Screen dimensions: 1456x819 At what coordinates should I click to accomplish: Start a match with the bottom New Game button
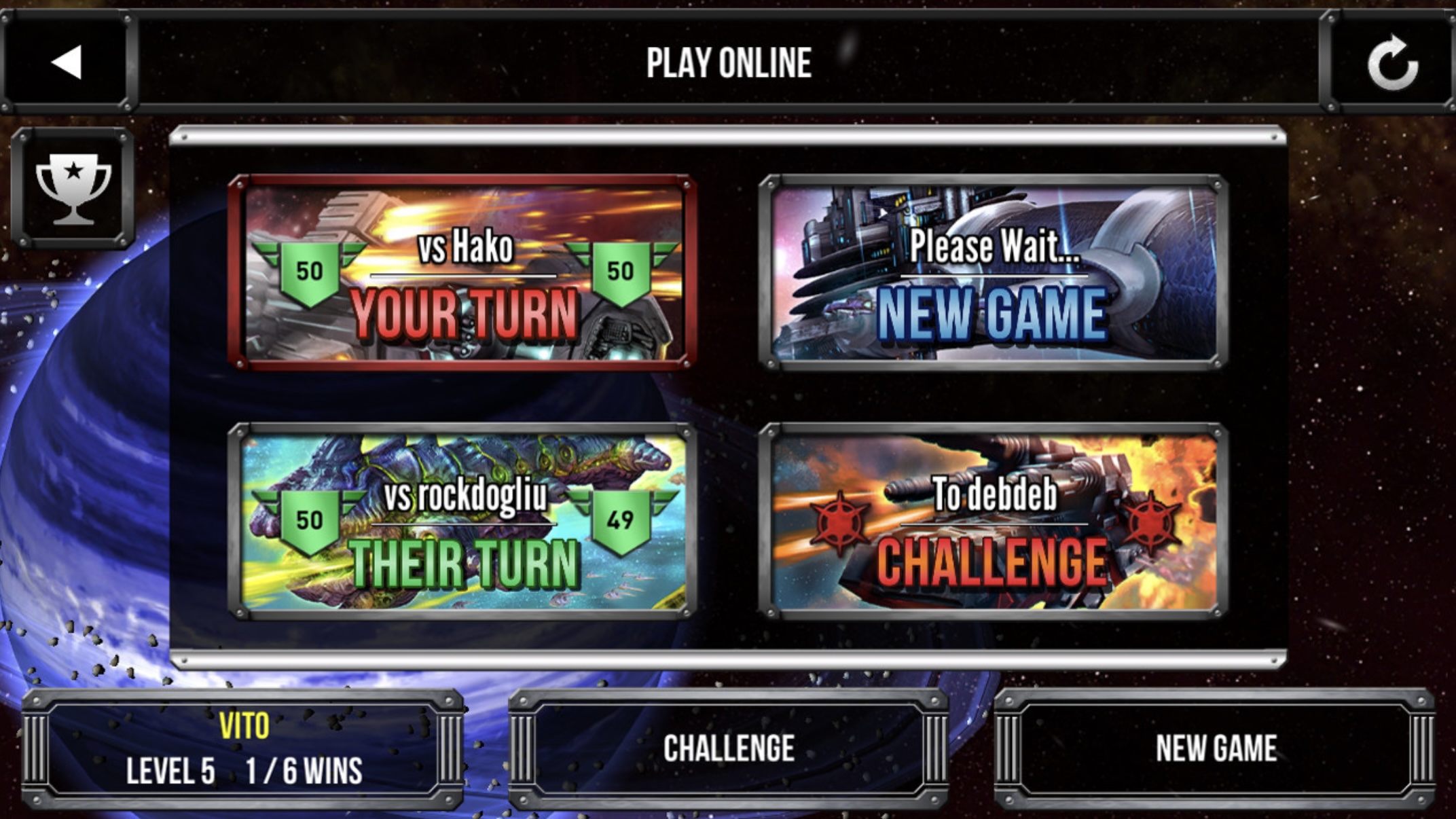(1216, 748)
